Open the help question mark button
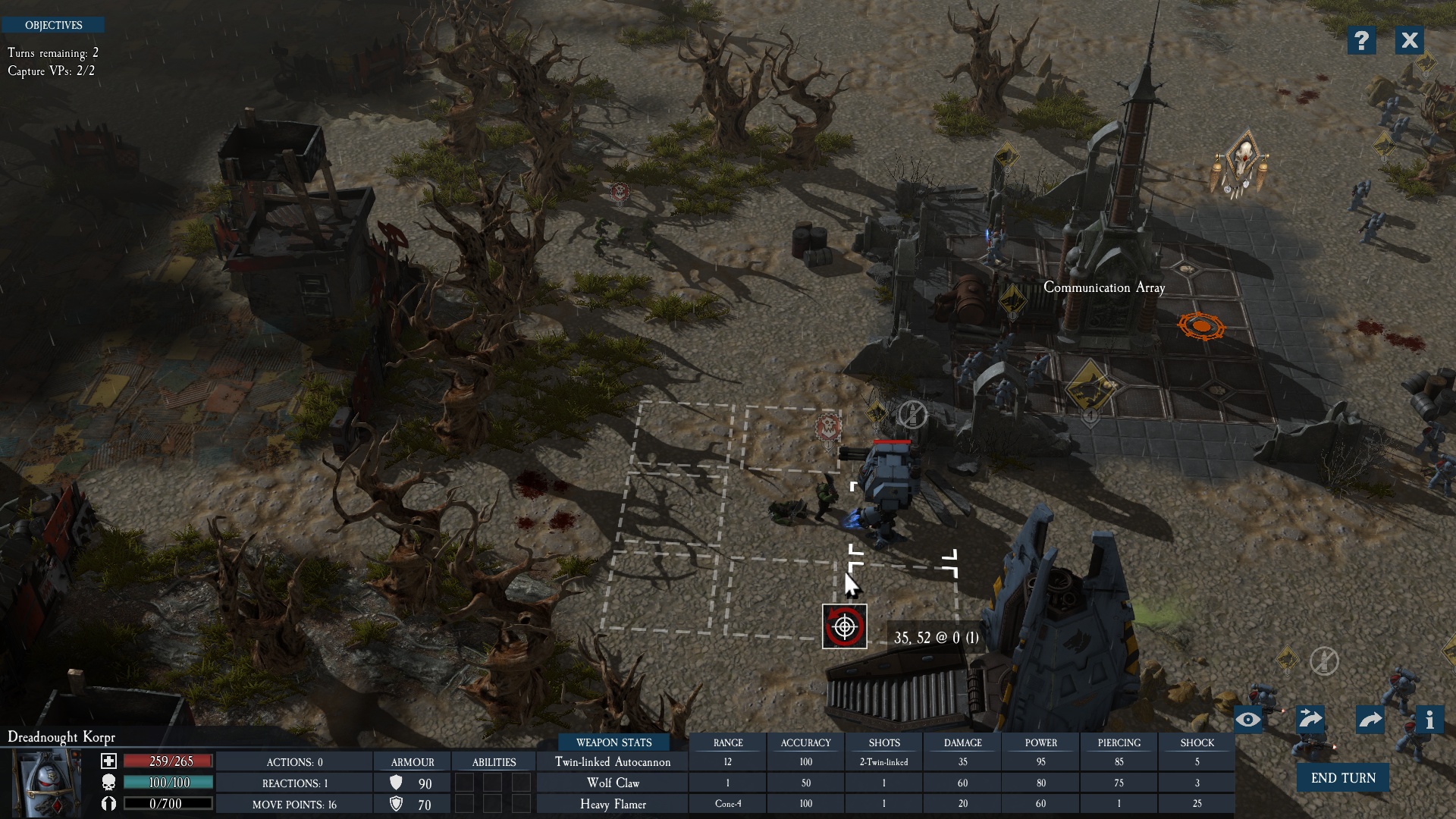 1361,40
